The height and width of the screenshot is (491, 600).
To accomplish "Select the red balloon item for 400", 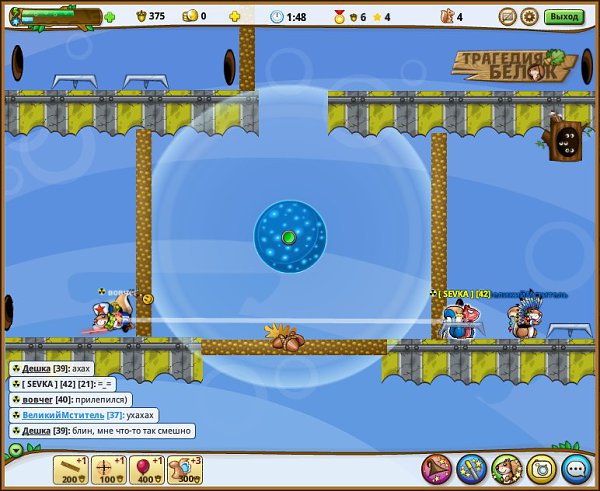I will [147, 468].
